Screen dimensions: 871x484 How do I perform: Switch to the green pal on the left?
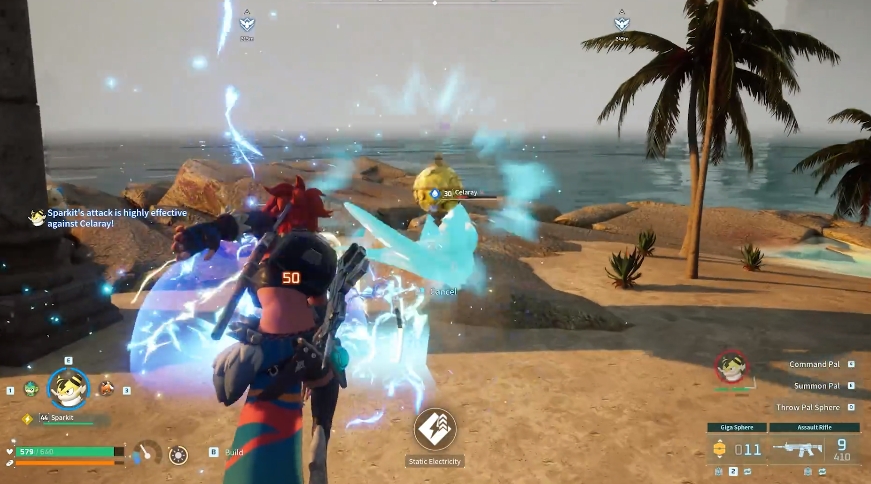pos(31,389)
